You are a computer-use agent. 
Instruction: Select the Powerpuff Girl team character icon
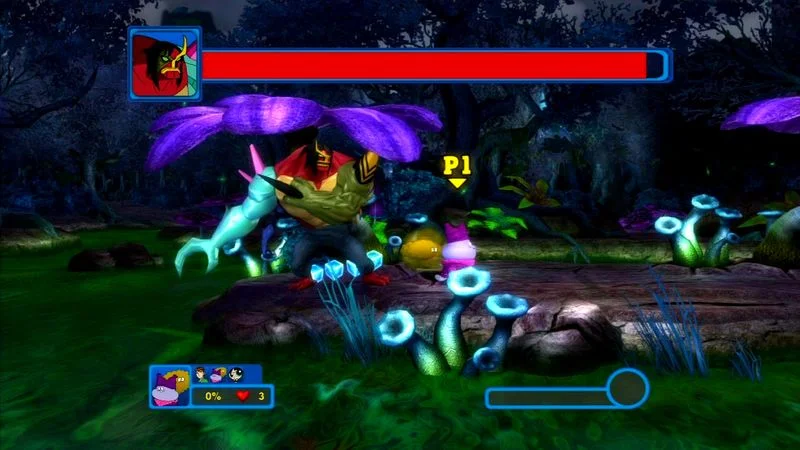pyautogui.click(x=236, y=374)
